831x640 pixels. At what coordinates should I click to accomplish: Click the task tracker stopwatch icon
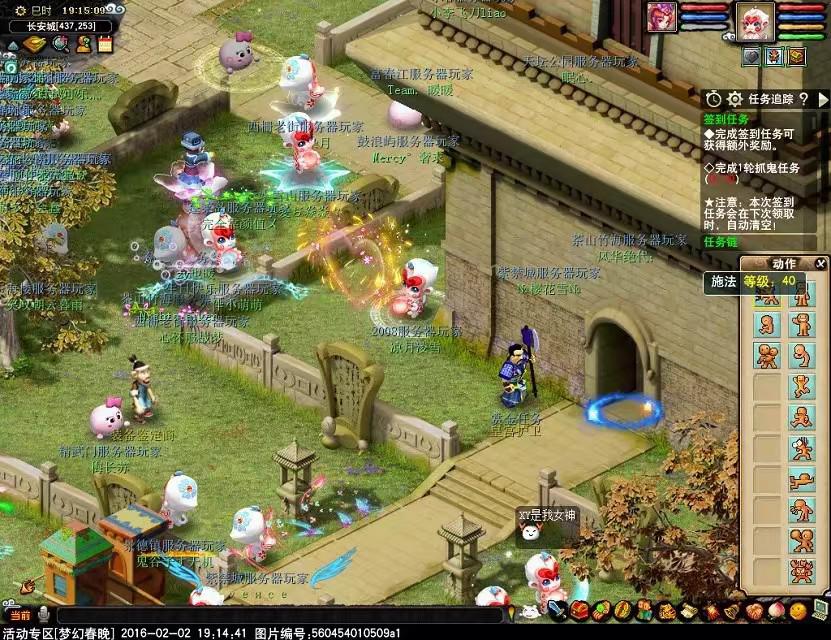[x=713, y=99]
